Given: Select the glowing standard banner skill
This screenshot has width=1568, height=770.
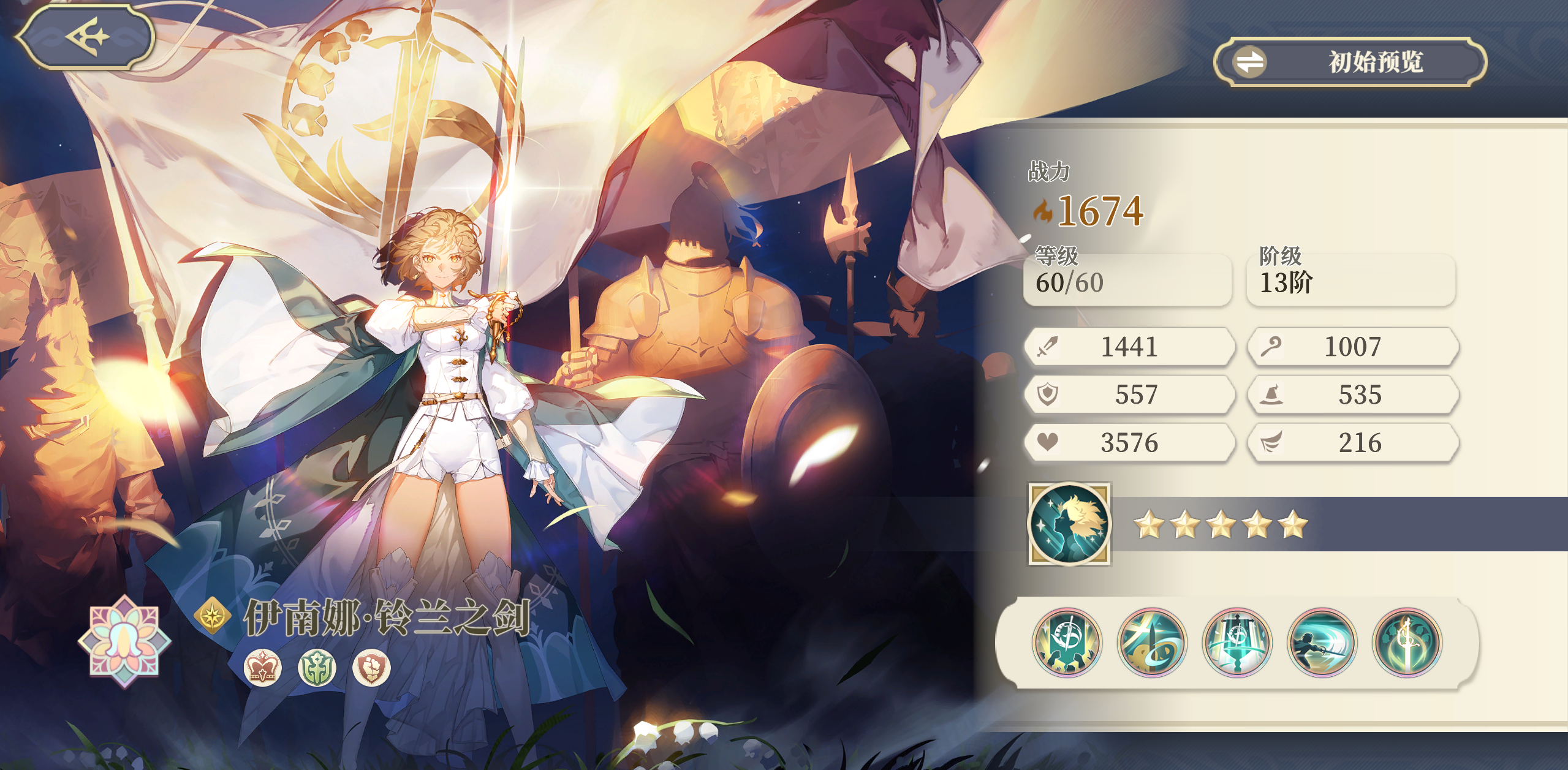Looking at the screenshot, I should coord(1237,643).
